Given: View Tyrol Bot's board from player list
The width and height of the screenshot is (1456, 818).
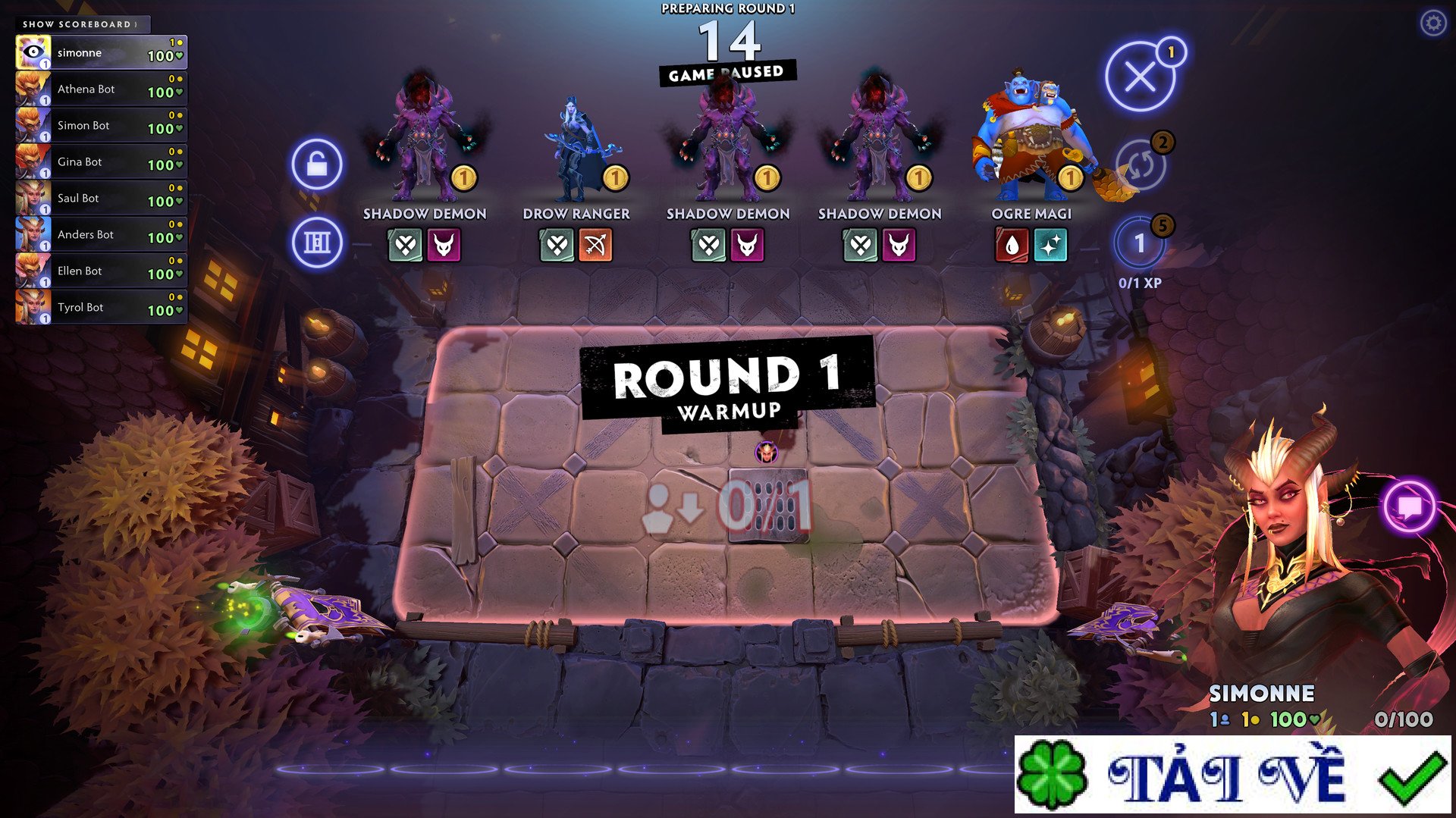Looking at the screenshot, I should [x=102, y=308].
